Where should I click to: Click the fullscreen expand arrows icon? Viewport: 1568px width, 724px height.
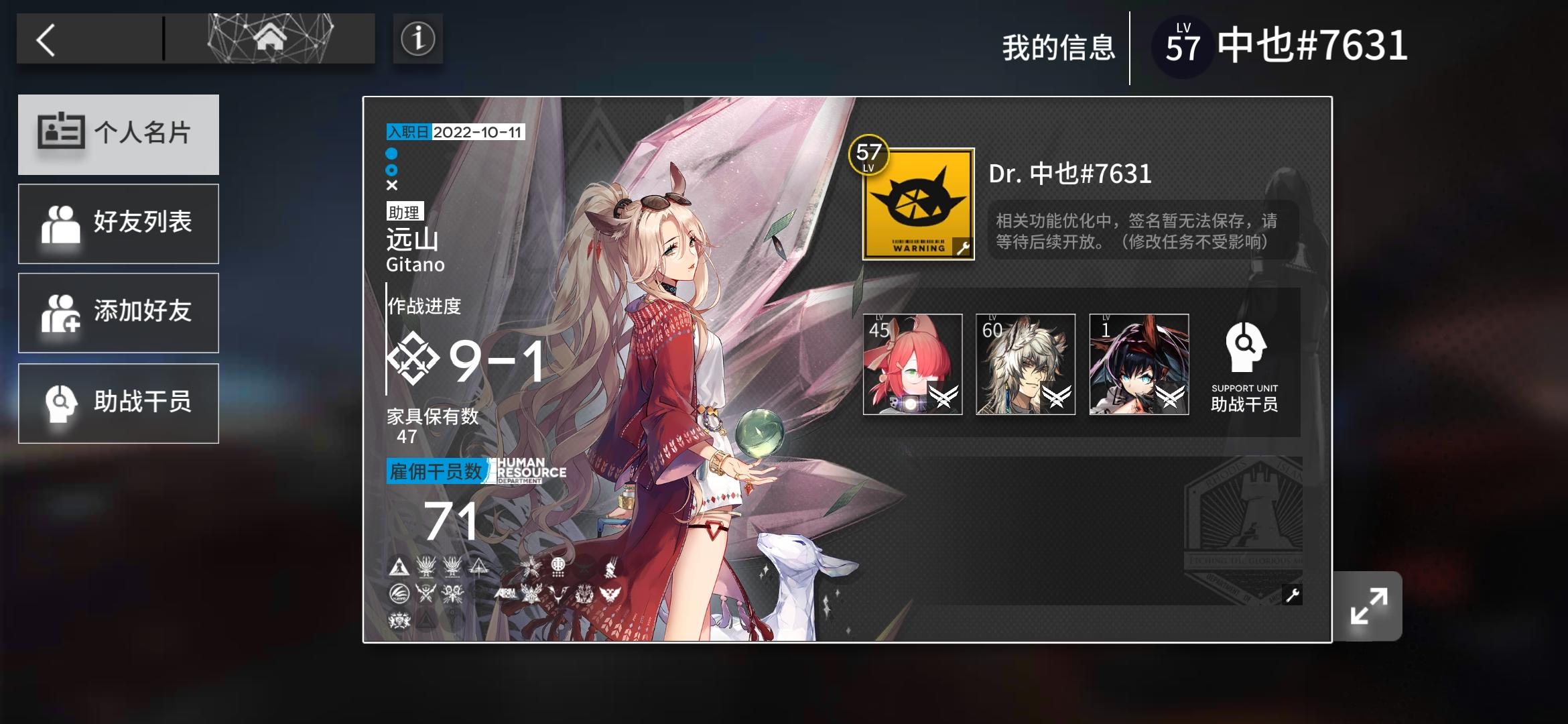click(1369, 604)
